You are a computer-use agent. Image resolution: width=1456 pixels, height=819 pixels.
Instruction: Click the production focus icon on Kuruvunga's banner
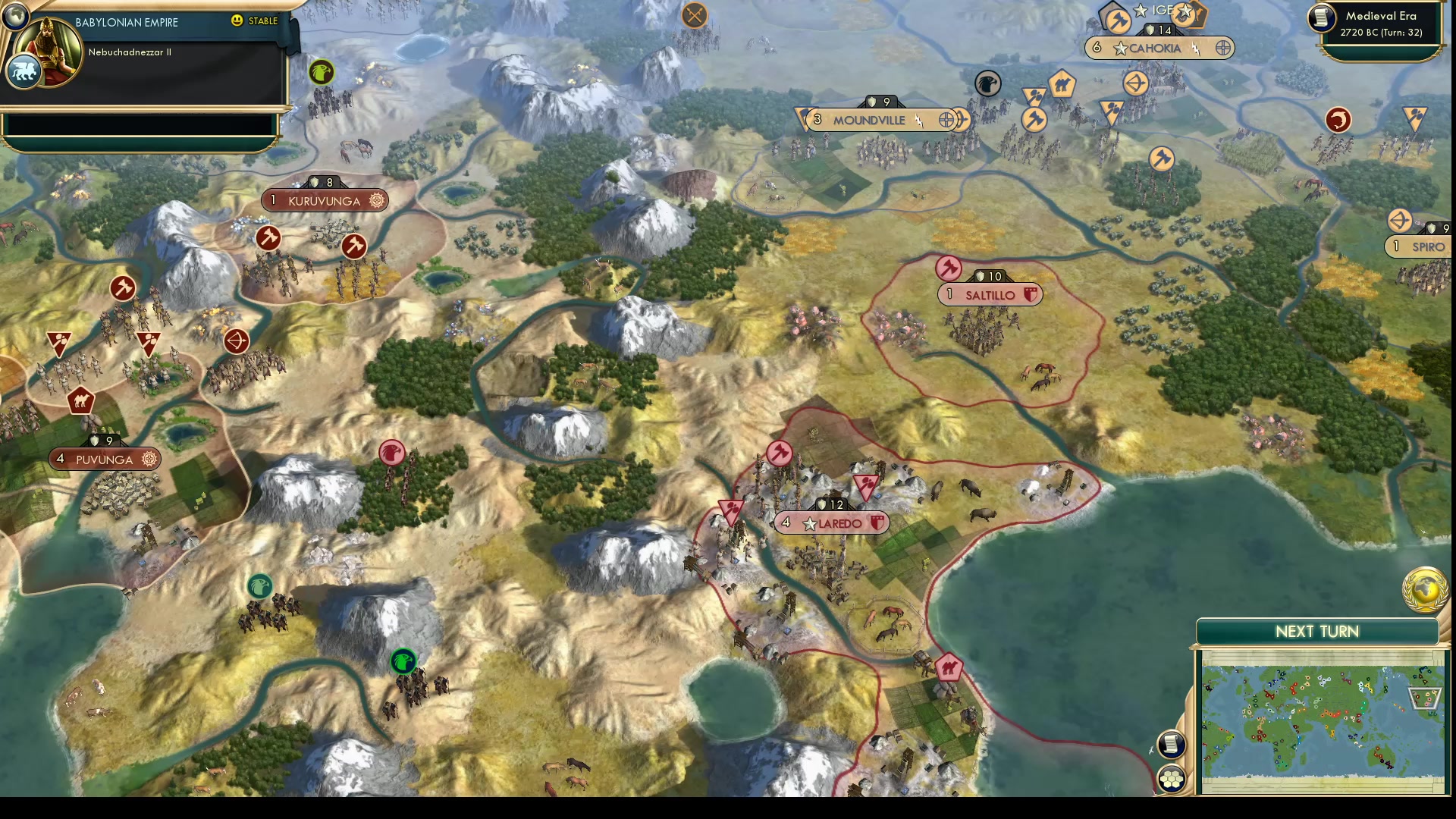[x=375, y=200]
